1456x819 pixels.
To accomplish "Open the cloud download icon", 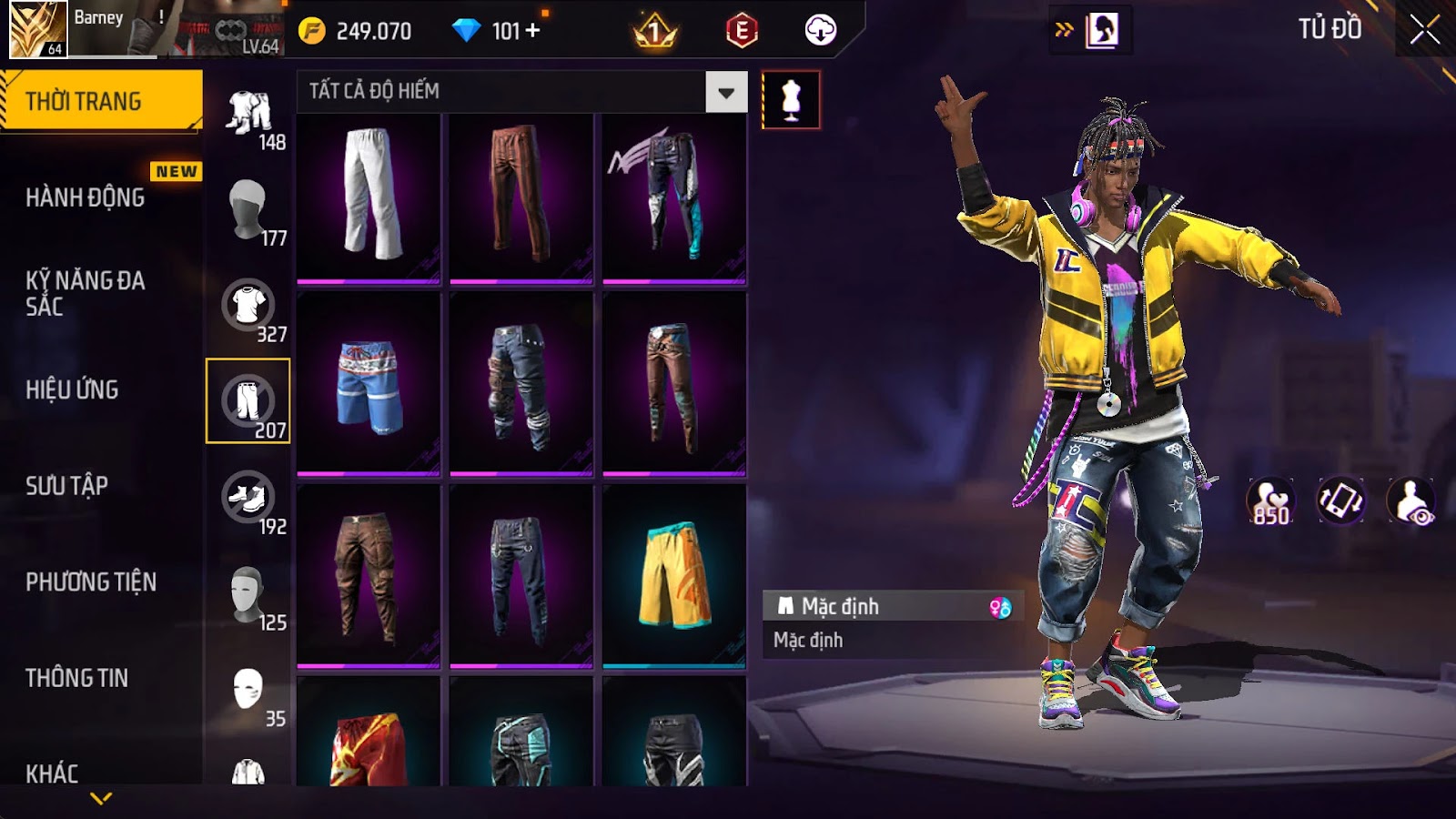I will coord(820,31).
